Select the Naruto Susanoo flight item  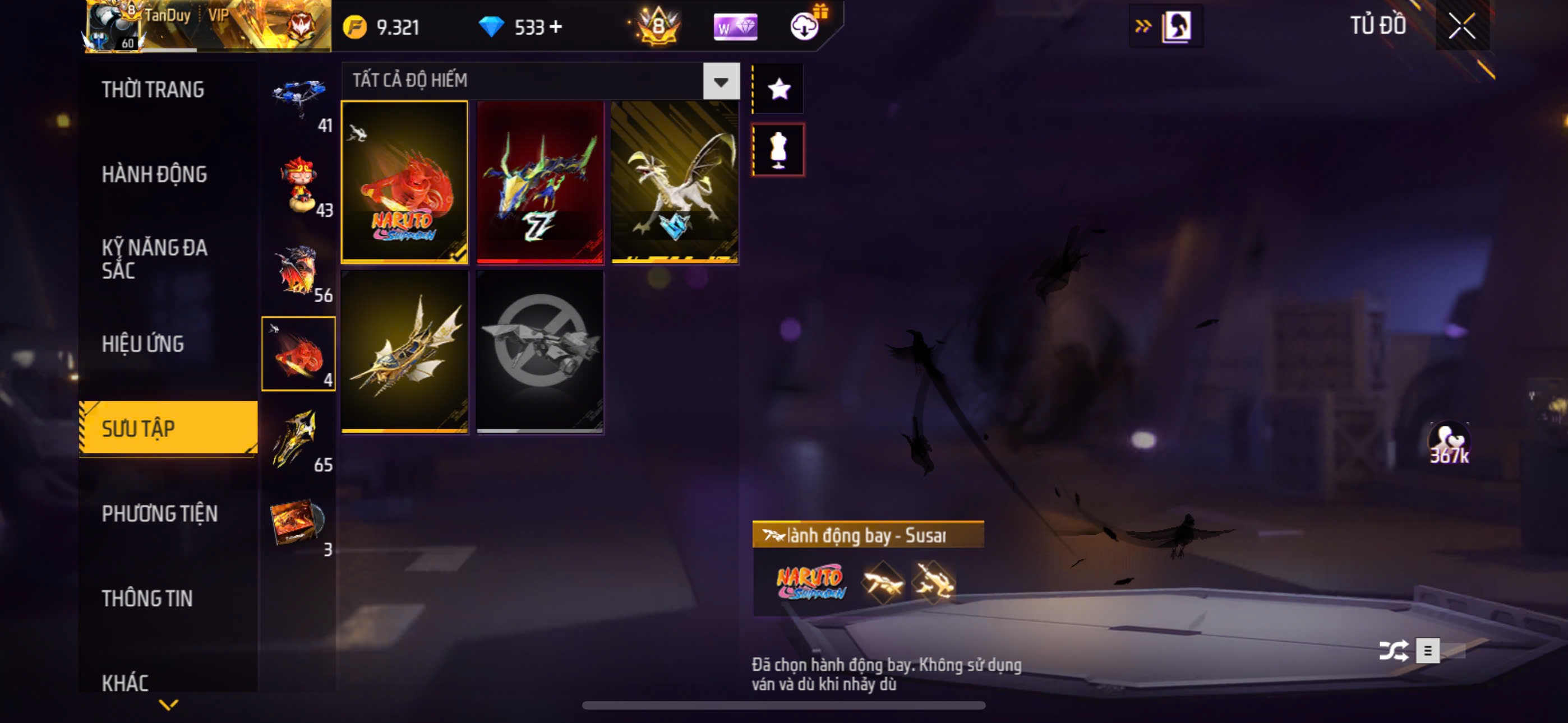point(405,182)
